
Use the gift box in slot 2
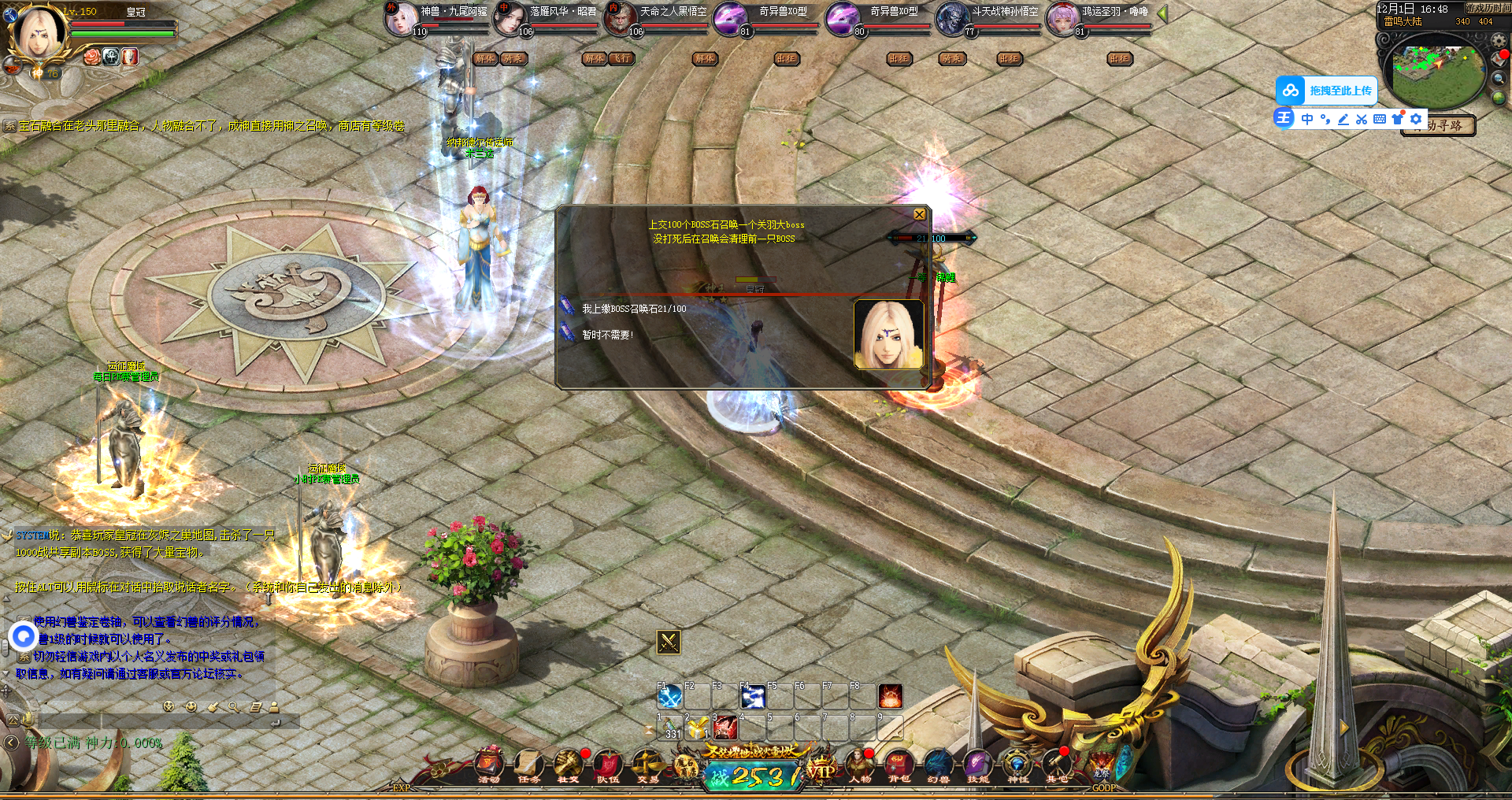tap(697, 728)
